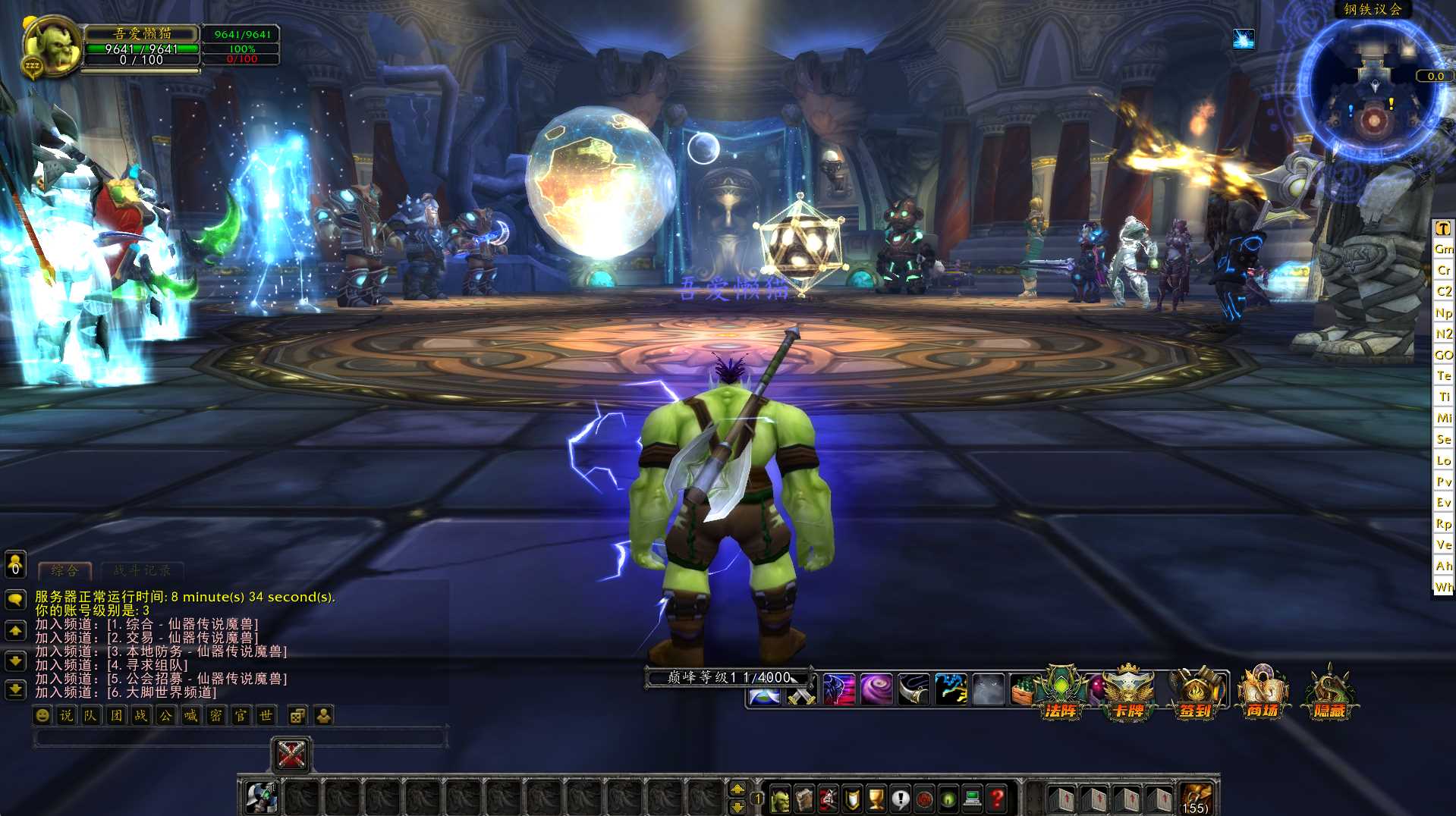Open the character info micro button
The image size is (1456, 816).
[780, 799]
